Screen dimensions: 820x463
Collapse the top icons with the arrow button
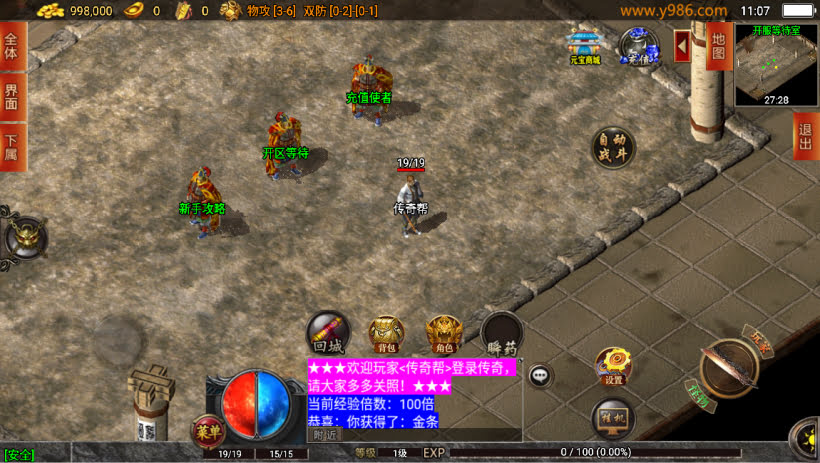click(682, 46)
